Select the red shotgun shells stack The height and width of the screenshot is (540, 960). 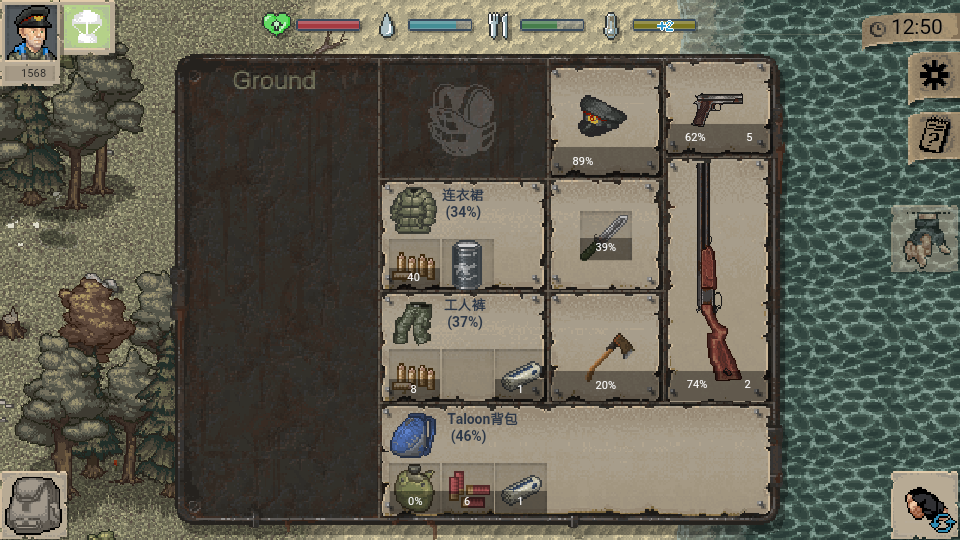(468, 489)
